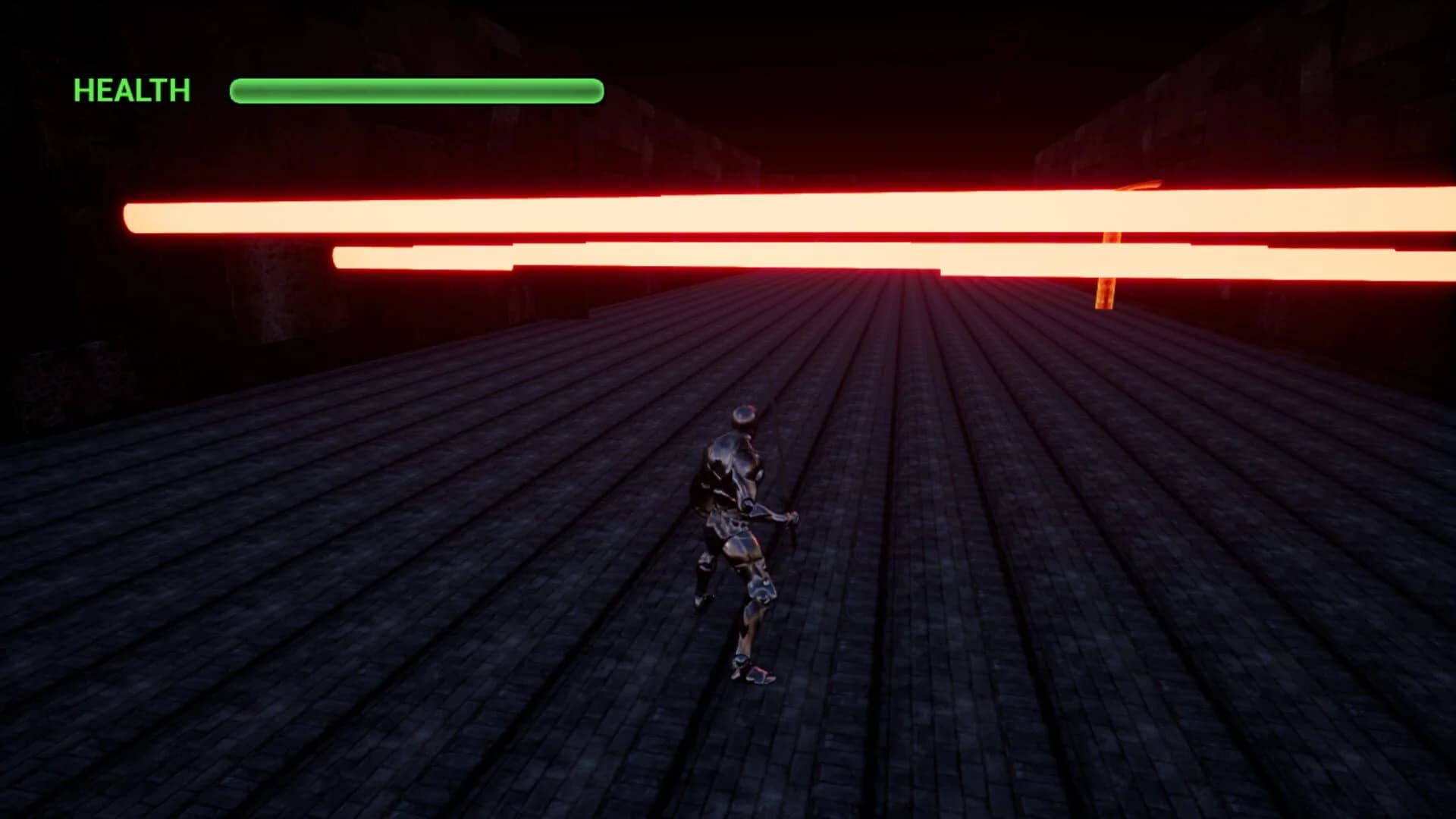Click the HEALTH label text

coord(130,89)
